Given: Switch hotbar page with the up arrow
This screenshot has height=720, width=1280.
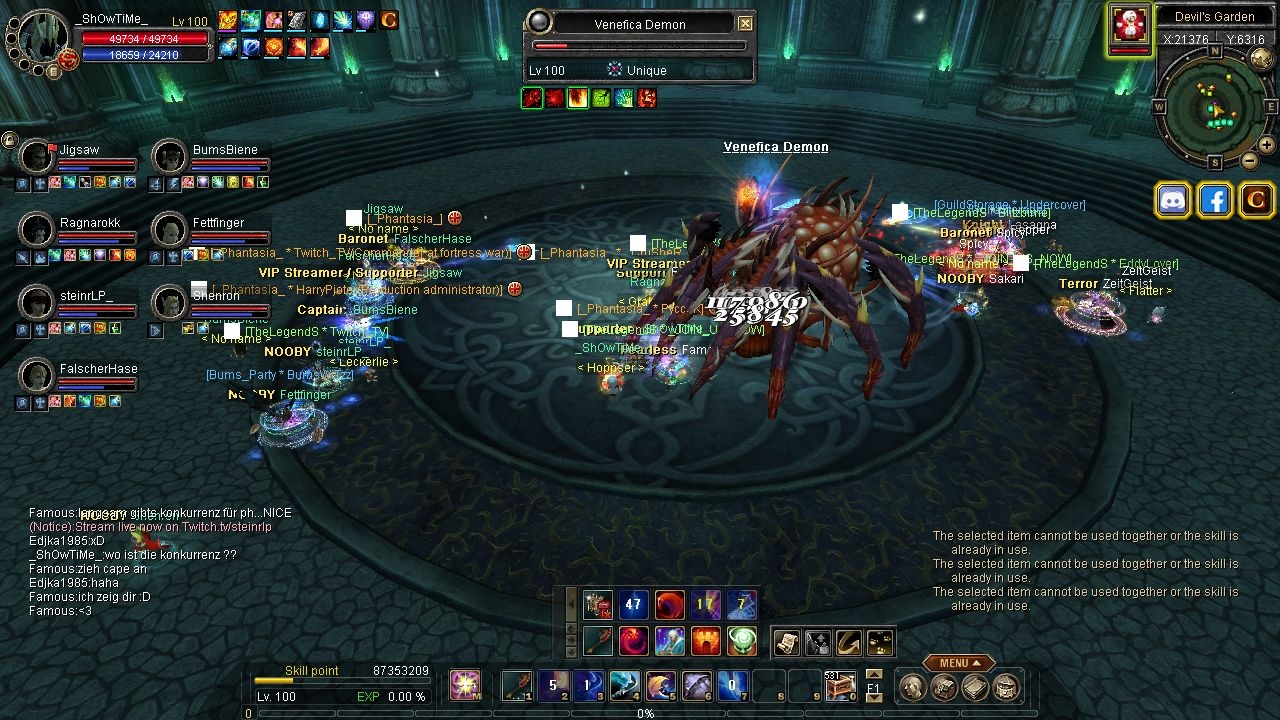Looking at the screenshot, I should 873,674.
